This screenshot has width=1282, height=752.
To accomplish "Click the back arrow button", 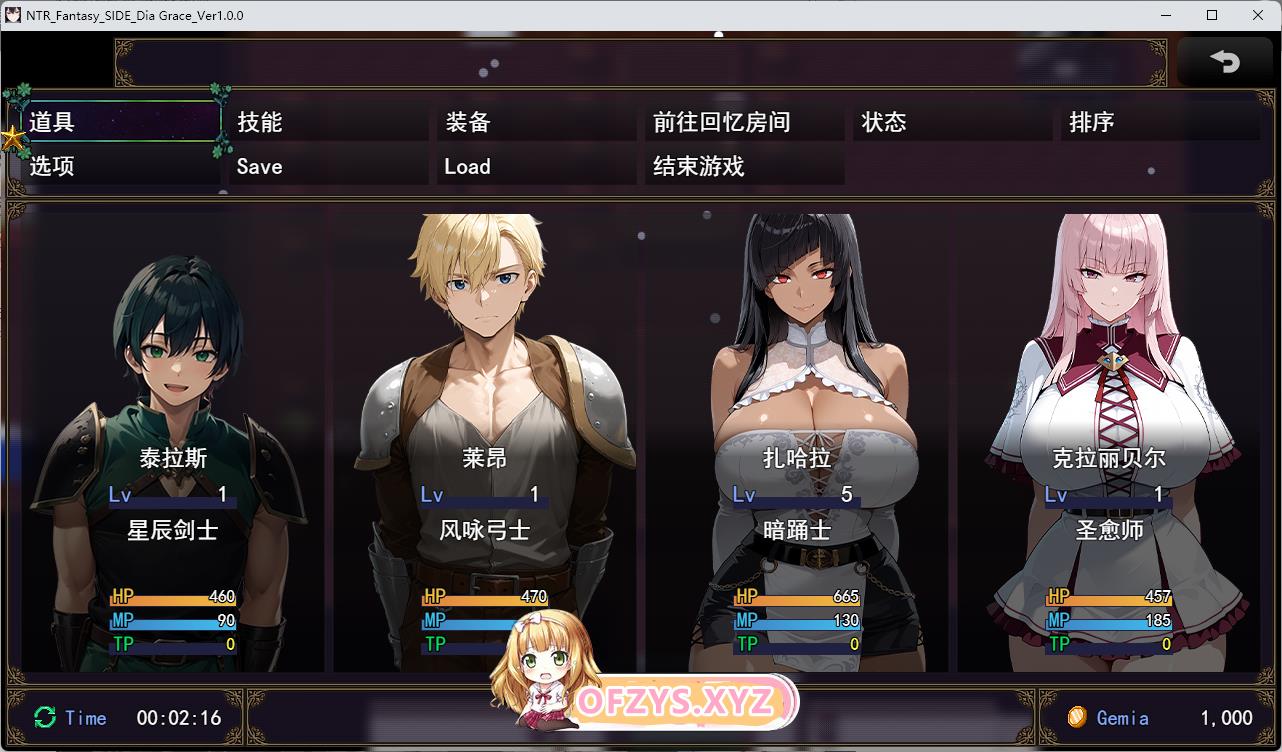I will tap(1224, 62).
